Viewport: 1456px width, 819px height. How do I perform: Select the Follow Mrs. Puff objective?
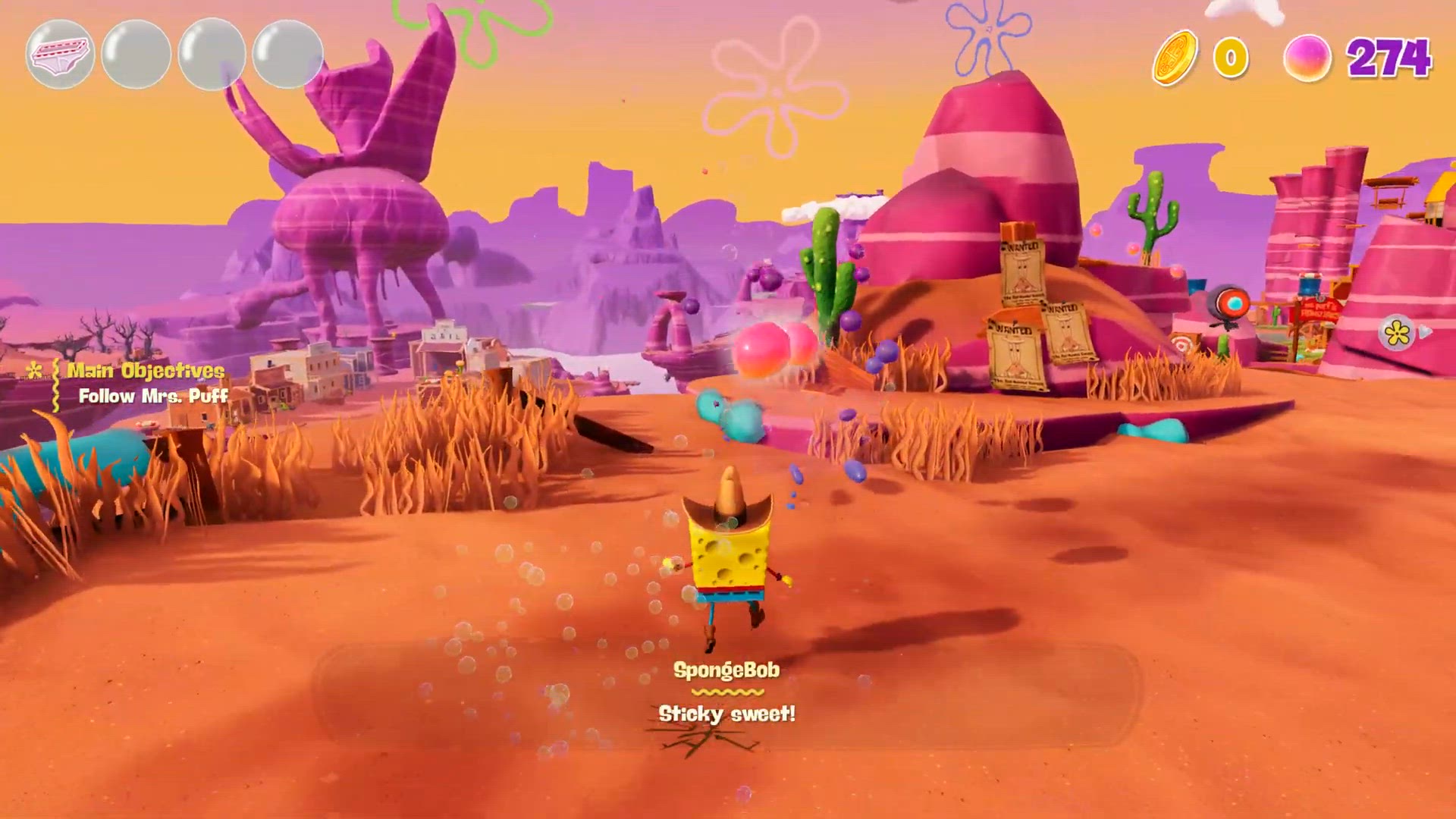153,396
